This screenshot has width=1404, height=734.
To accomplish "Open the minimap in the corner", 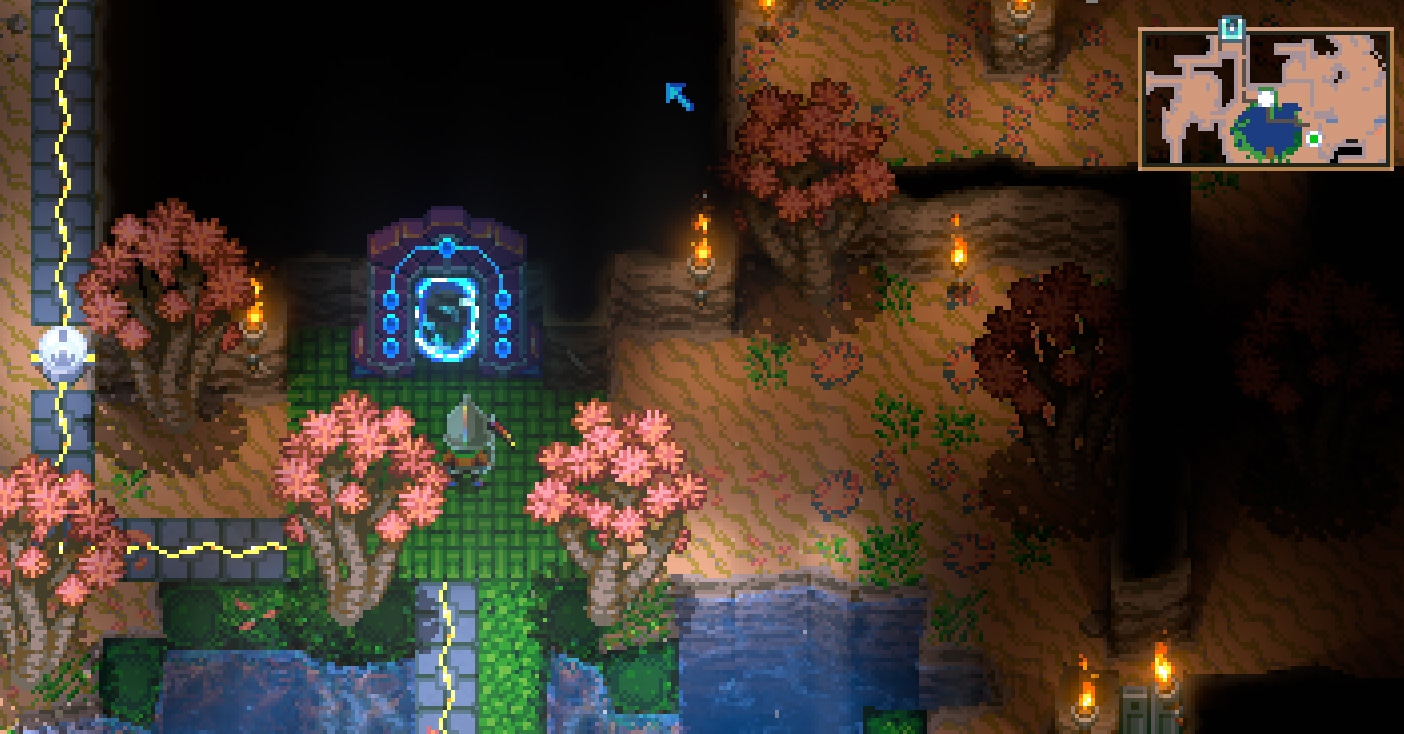I will (x=1265, y=98).
